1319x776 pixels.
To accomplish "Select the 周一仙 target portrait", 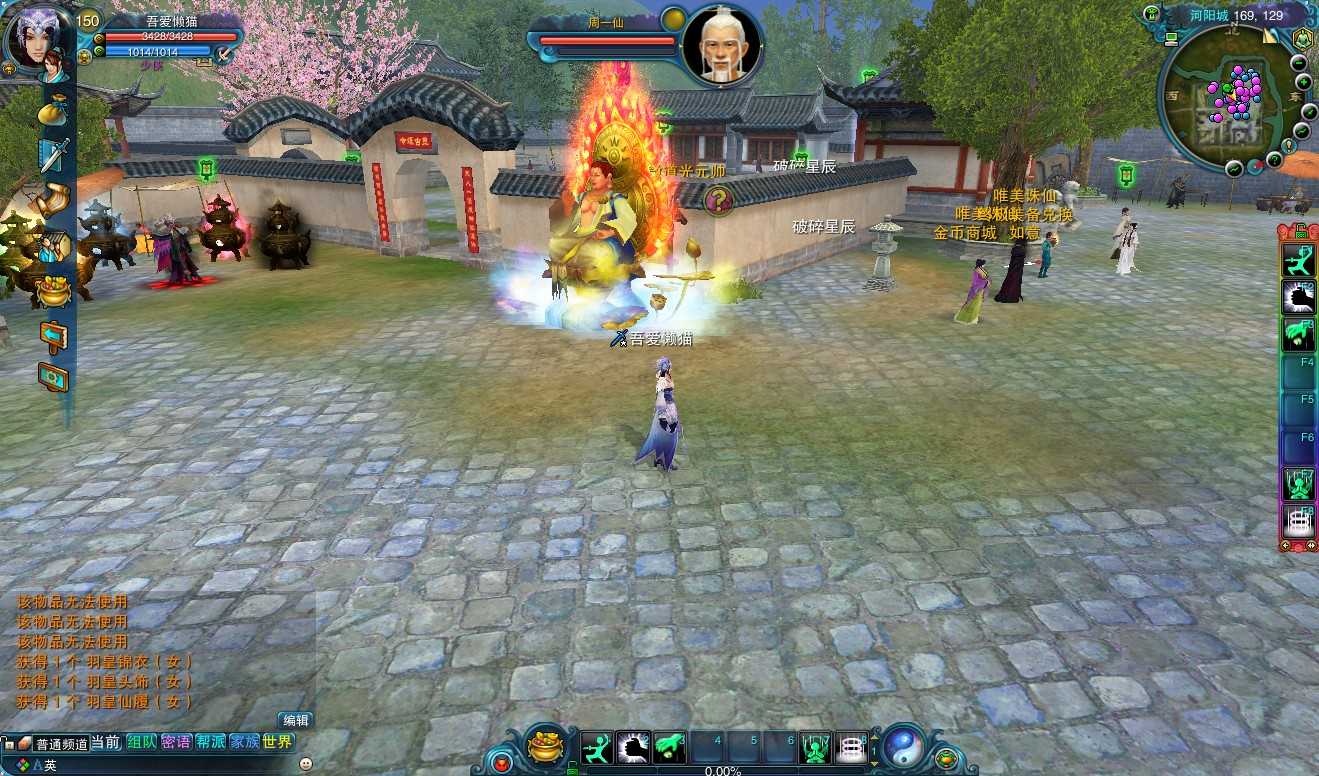I will pos(722,45).
